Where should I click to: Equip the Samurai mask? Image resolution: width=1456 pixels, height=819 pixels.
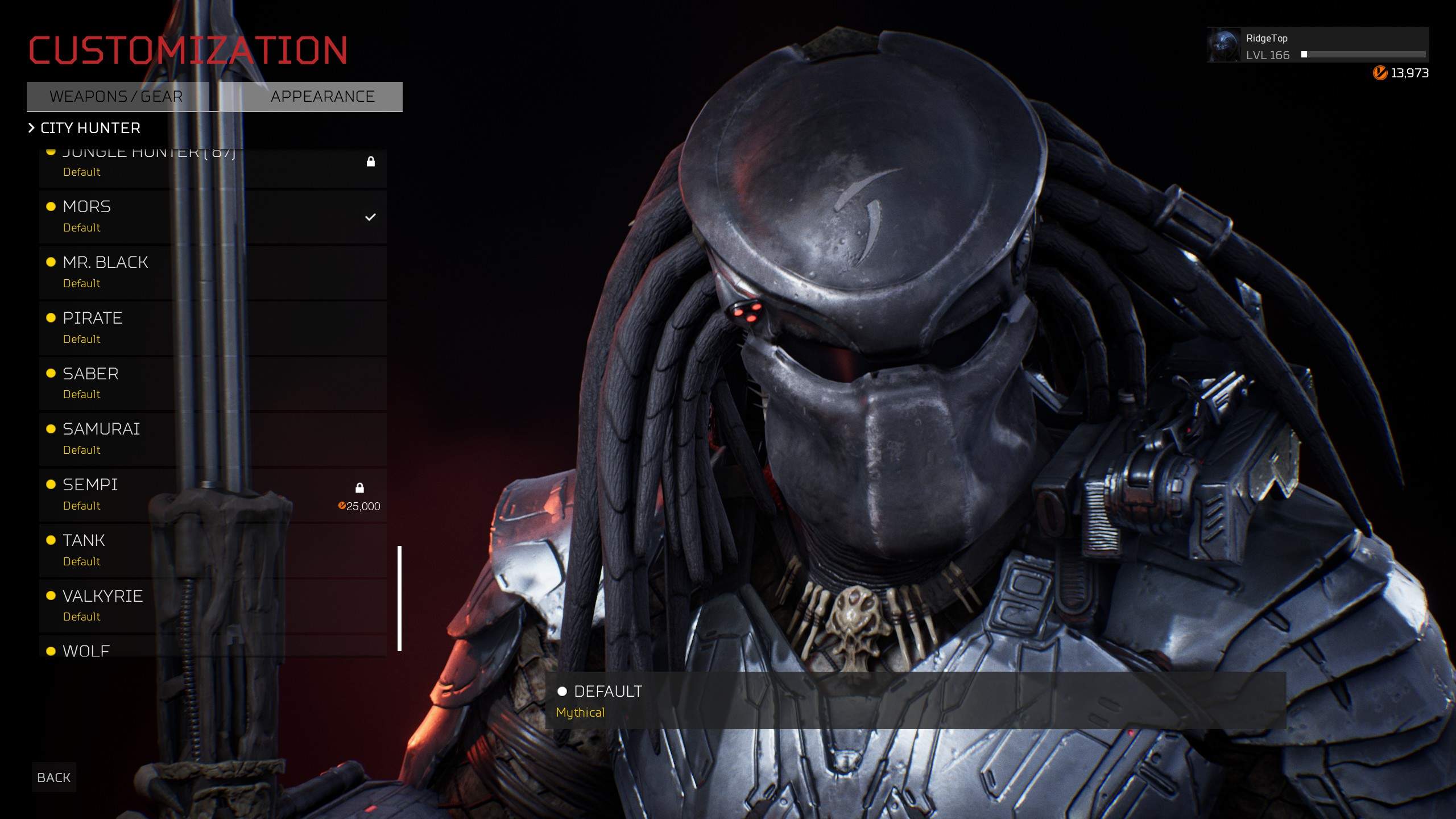tap(213, 439)
